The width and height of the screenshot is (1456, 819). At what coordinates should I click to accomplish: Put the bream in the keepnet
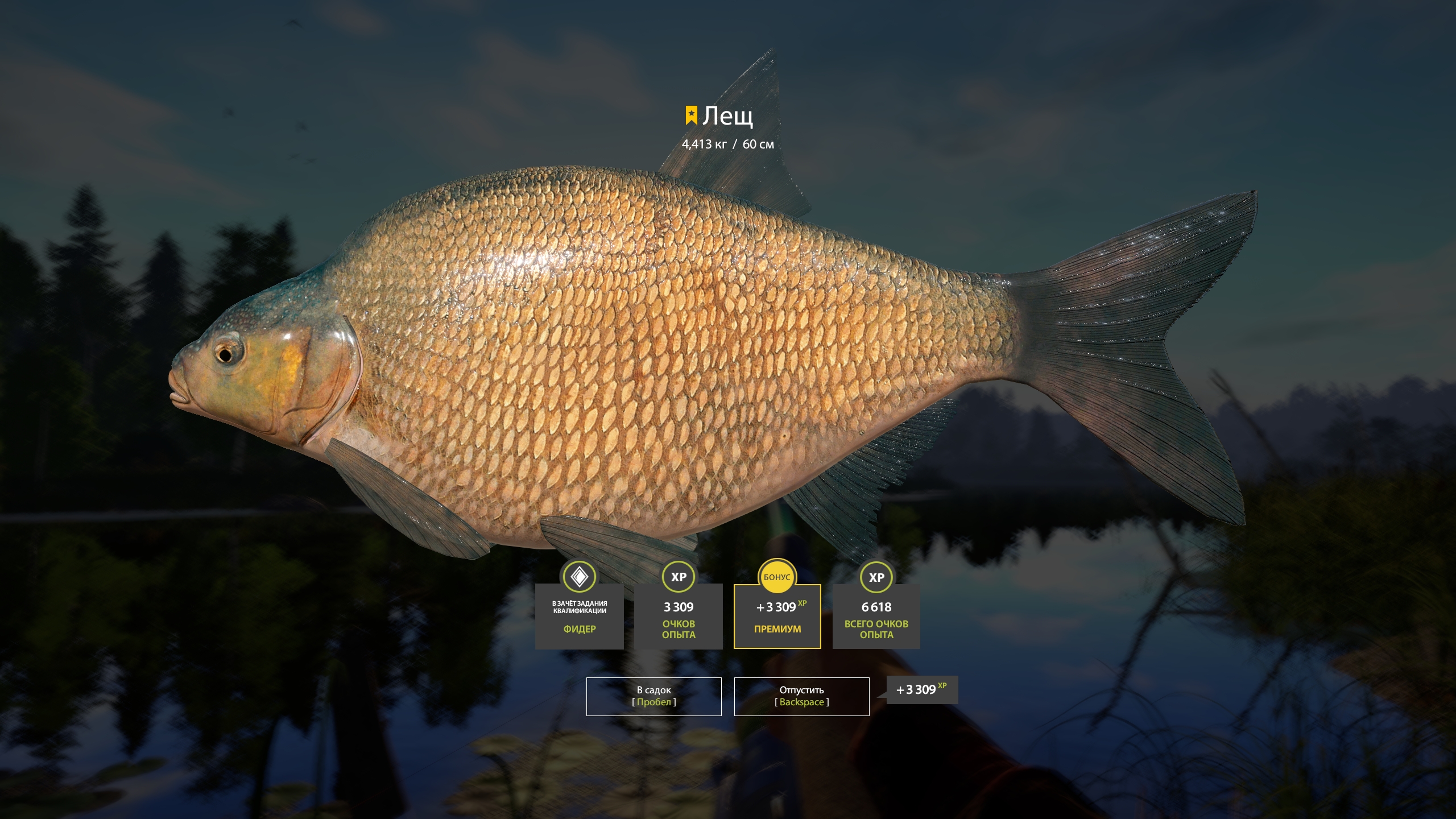pyautogui.click(x=653, y=696)
